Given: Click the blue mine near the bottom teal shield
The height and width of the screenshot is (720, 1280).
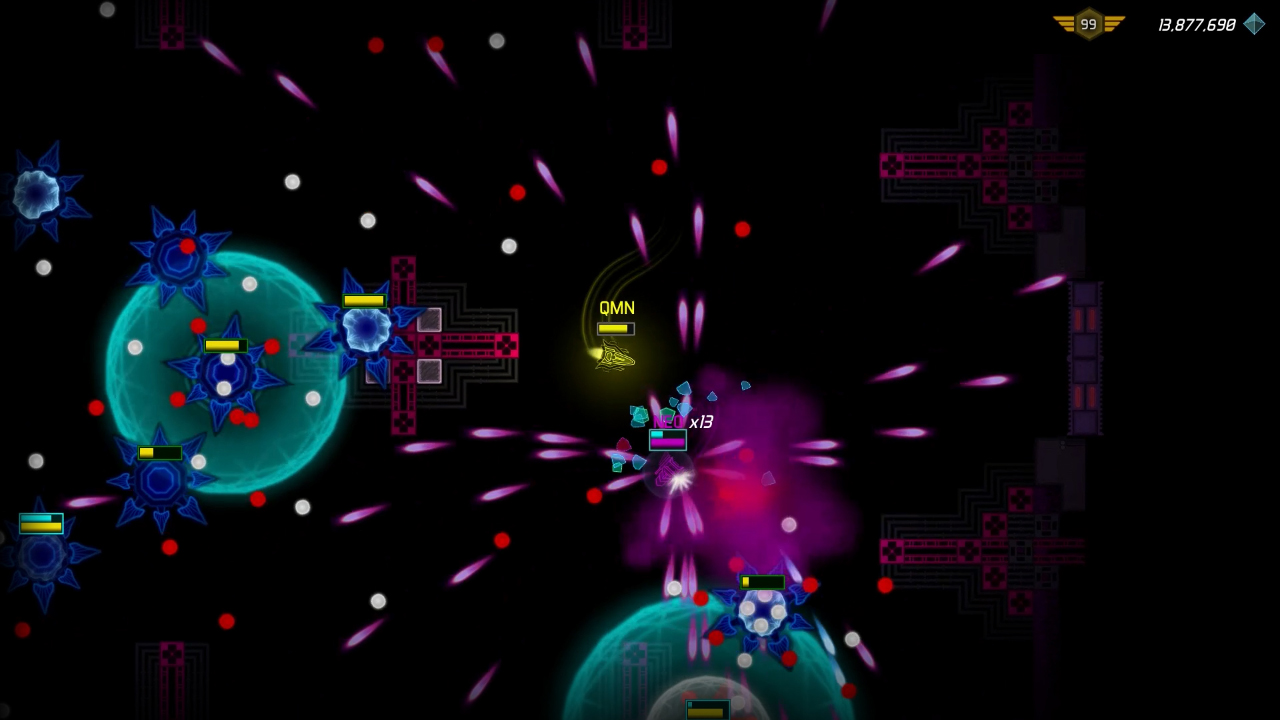Looking at the screenshot, I should 764,612.
